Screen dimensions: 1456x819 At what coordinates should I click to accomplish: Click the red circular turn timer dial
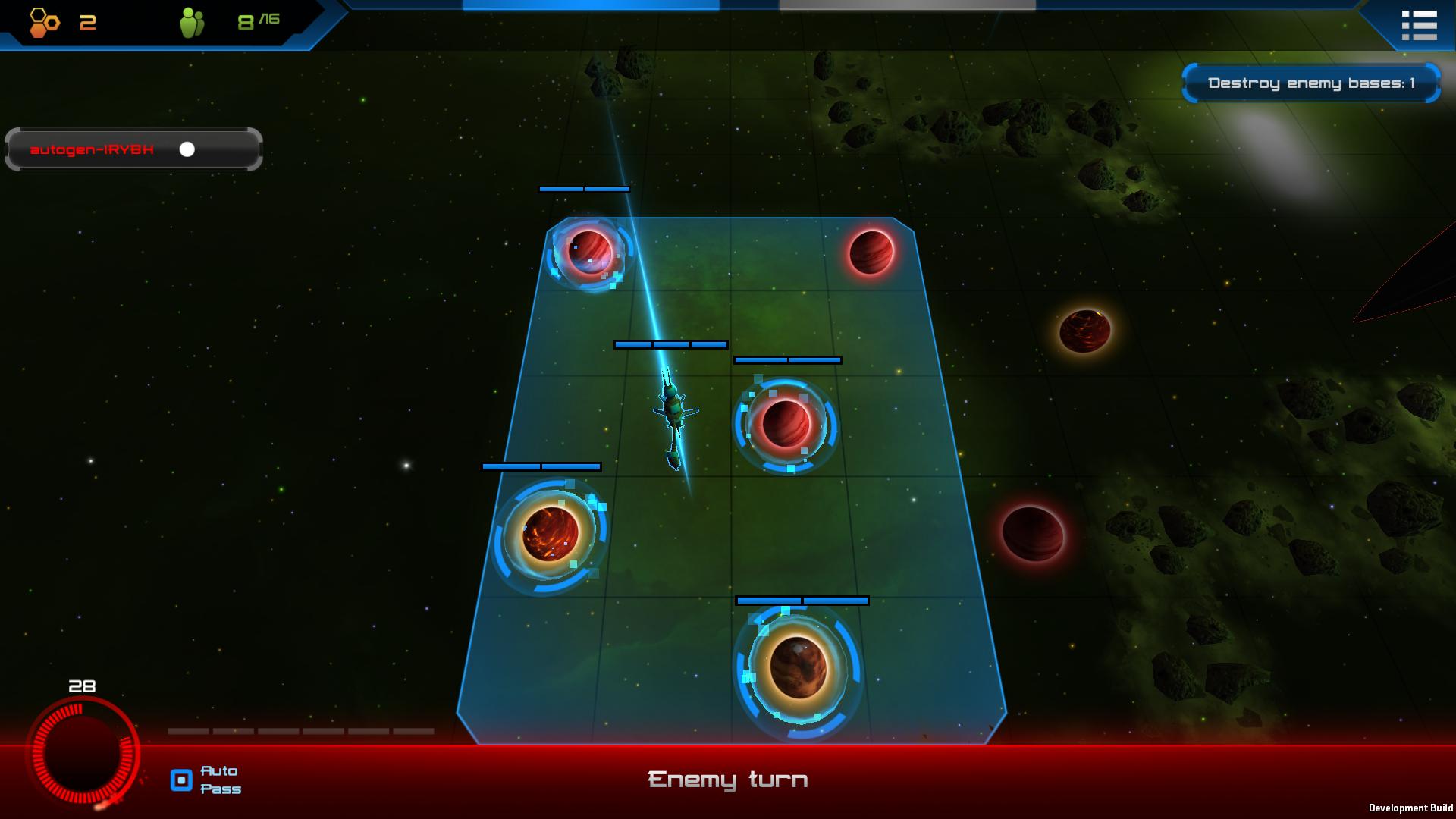click(x=83, y=754)
